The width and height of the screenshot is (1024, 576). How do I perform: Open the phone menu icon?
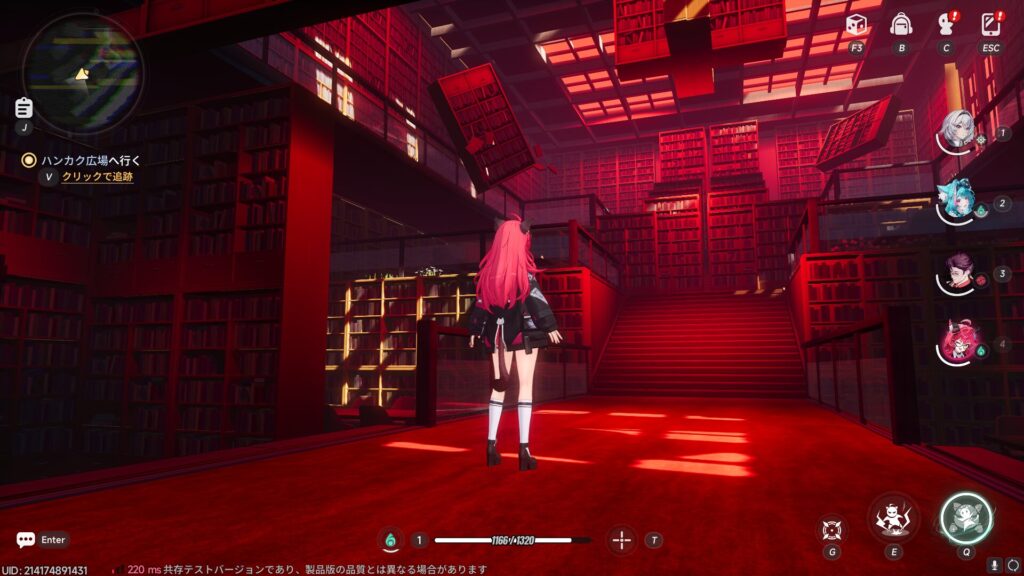(991, 25)
